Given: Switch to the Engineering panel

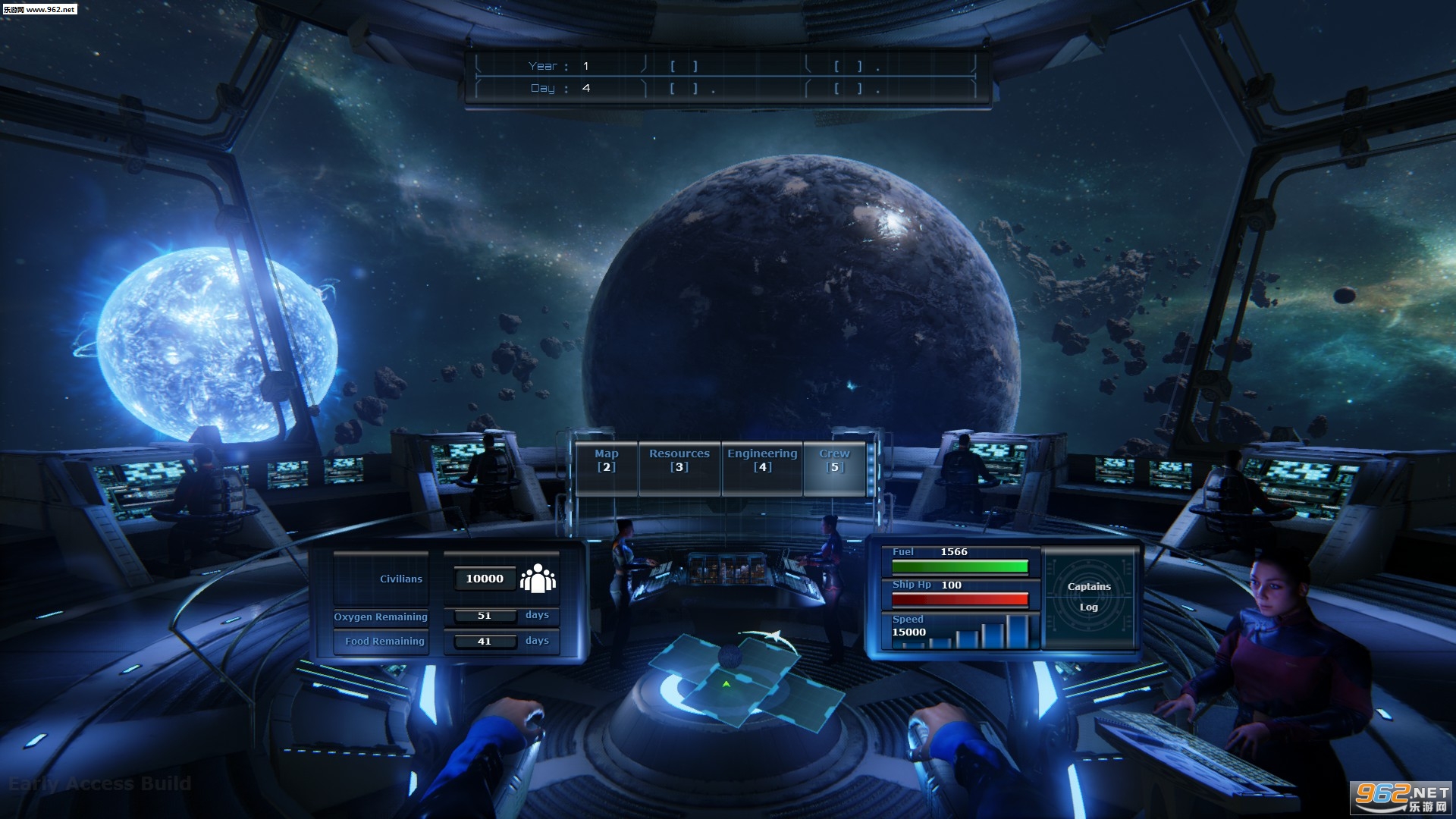Looking at the screenshot, I should (762, 461).
